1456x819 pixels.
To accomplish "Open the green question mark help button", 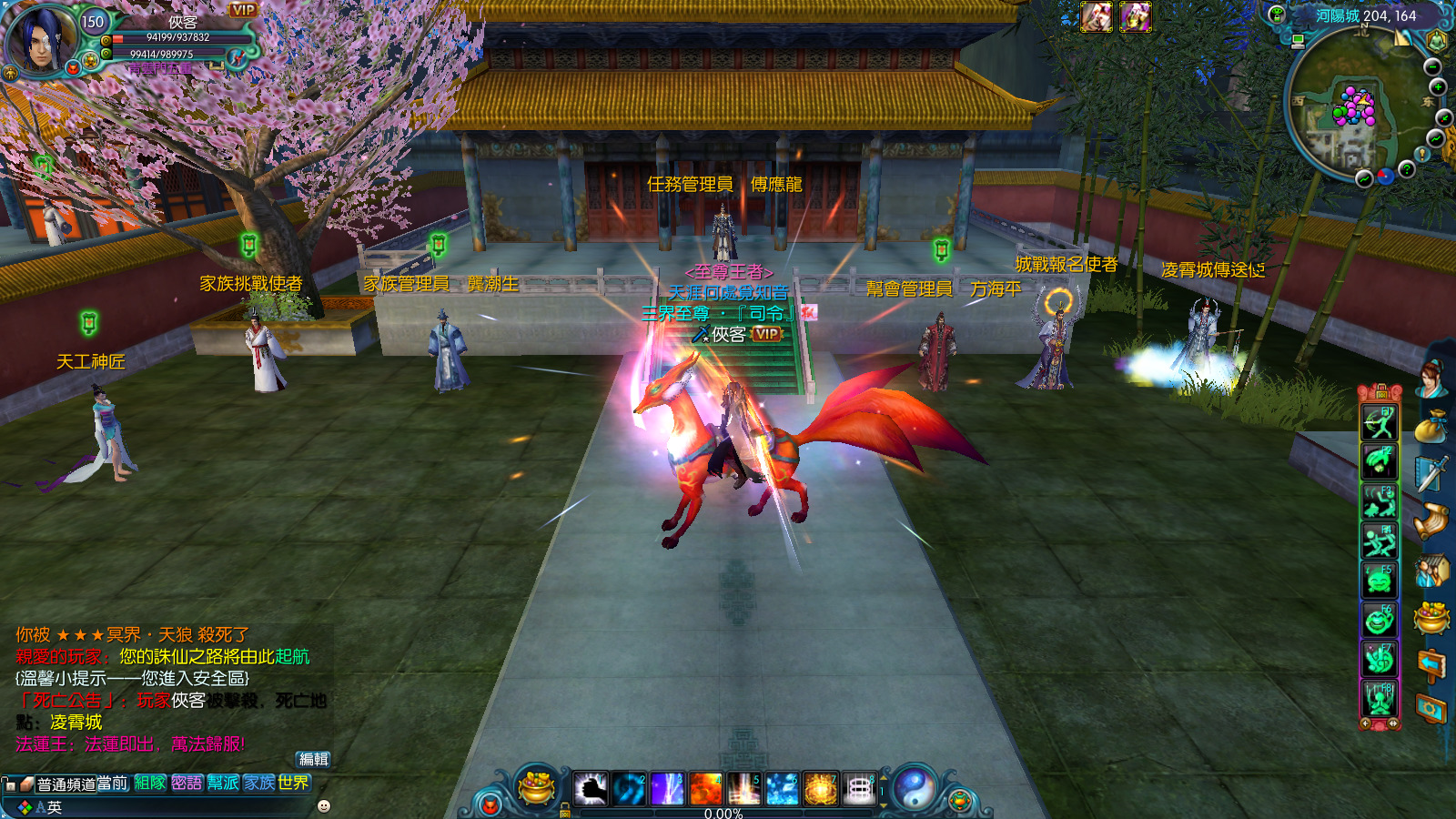I will (x=1407, y=169).
